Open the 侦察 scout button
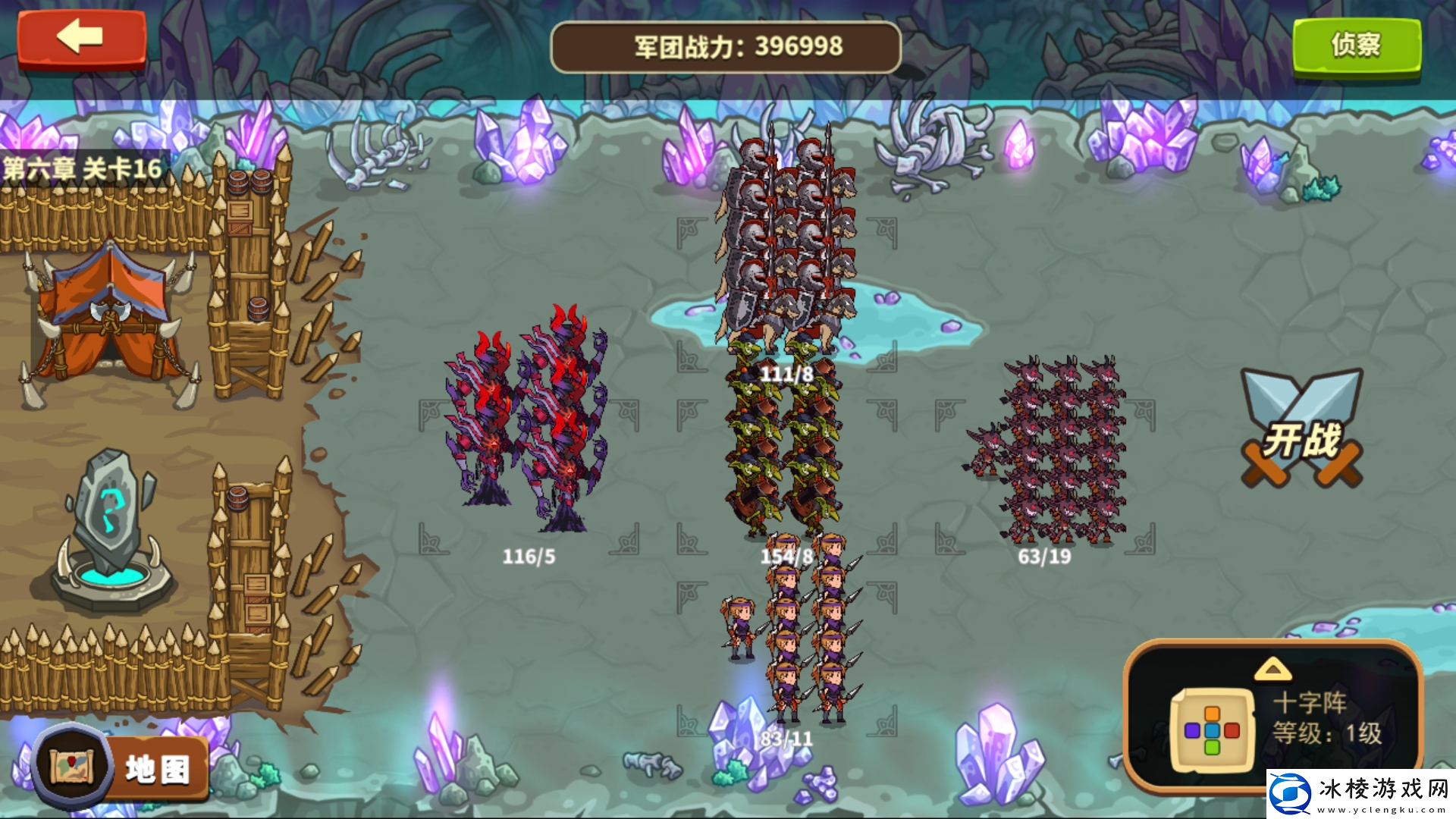1456x819 pixels. [x=1356, y=45]
